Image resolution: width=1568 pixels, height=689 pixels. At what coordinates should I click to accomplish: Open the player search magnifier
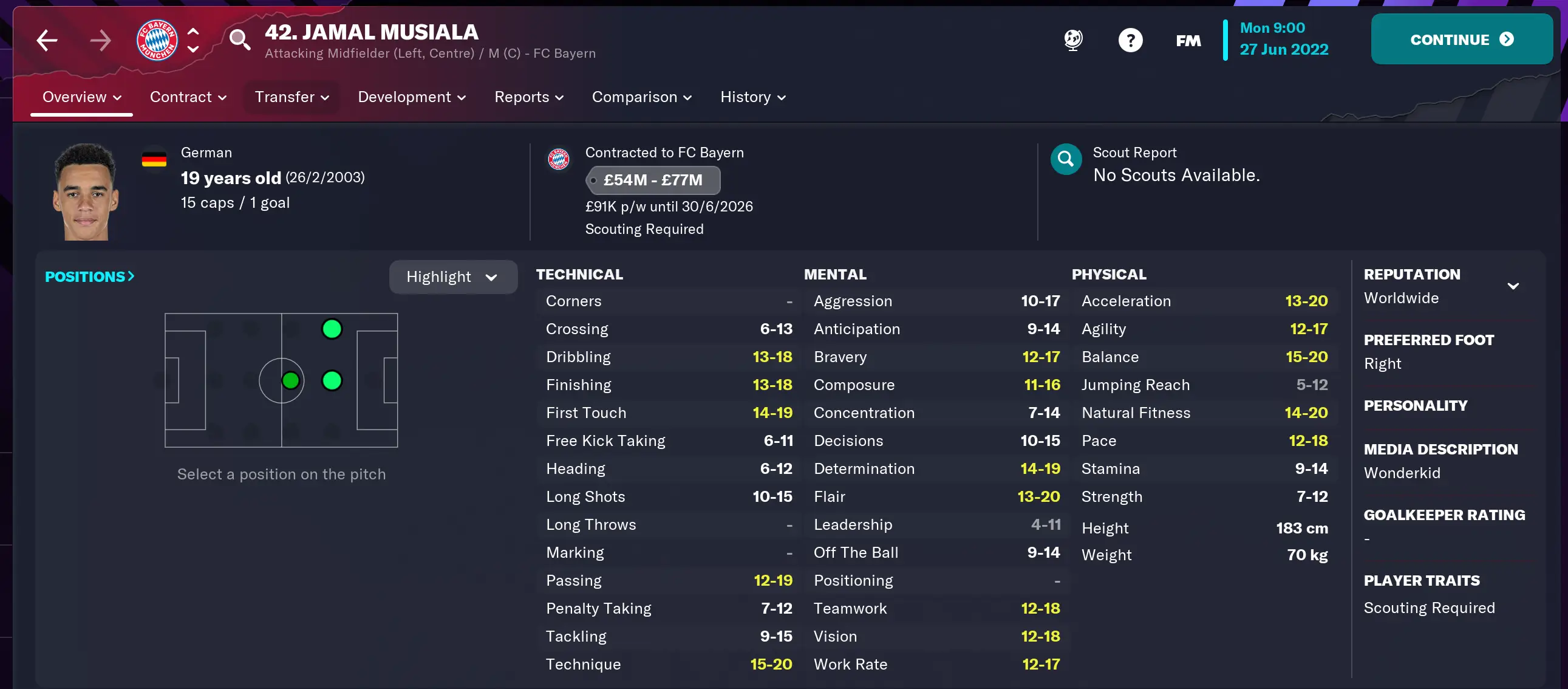pos(240,39)
